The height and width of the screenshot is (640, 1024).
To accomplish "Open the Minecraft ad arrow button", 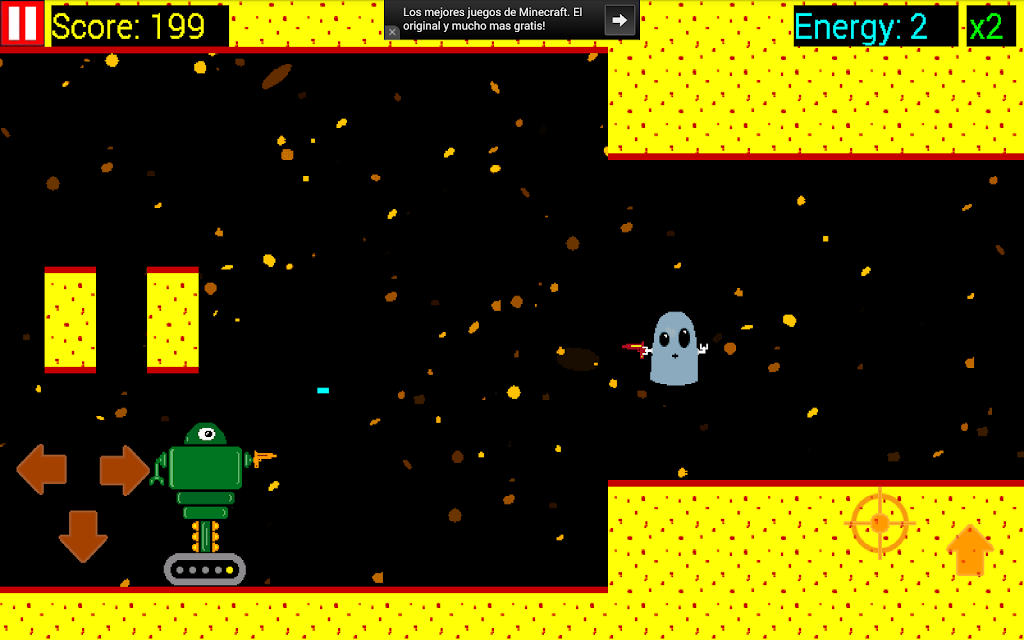I will (620, 20).
